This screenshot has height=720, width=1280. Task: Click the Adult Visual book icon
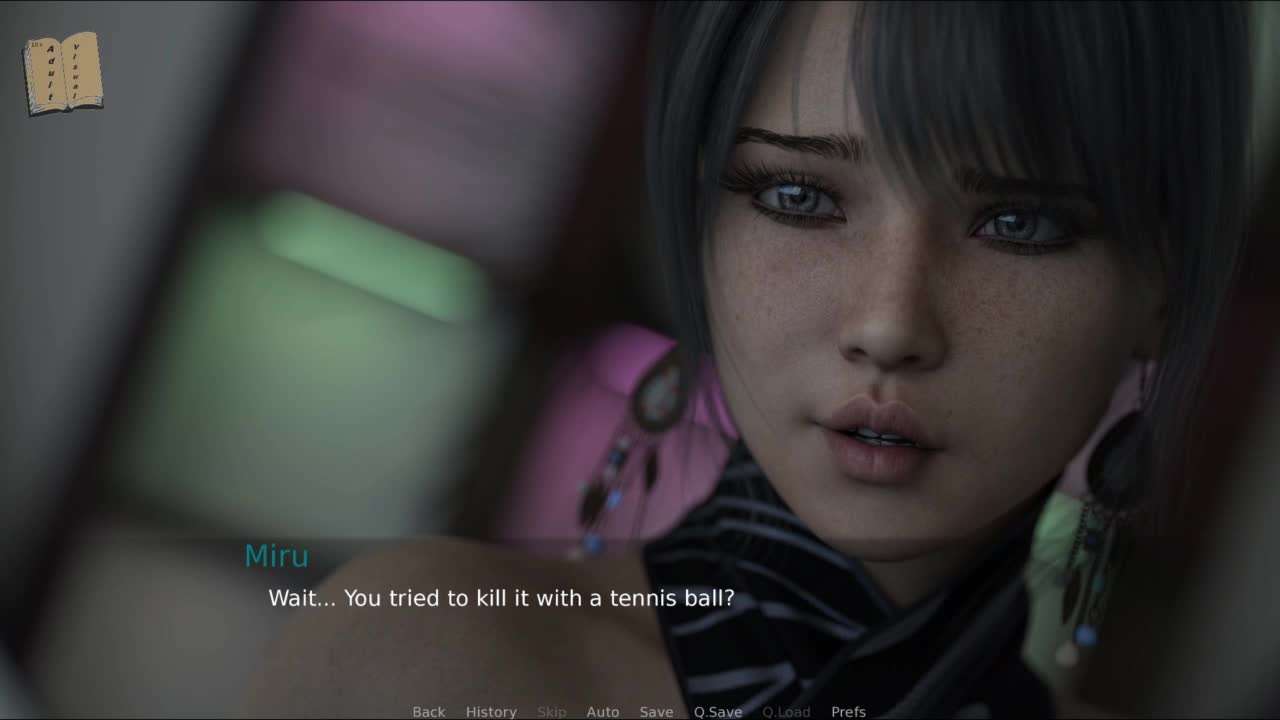(62, 73)
